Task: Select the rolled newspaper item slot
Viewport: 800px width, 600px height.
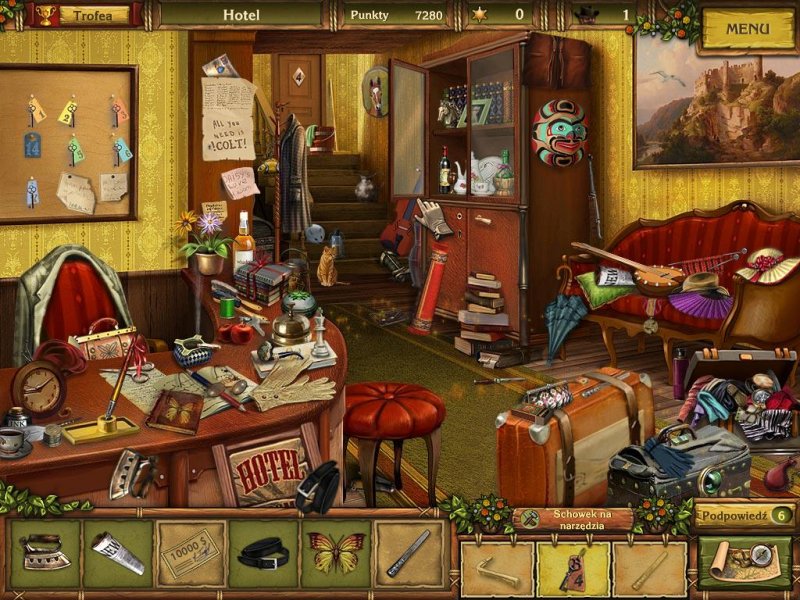Action: click(118, 553)
